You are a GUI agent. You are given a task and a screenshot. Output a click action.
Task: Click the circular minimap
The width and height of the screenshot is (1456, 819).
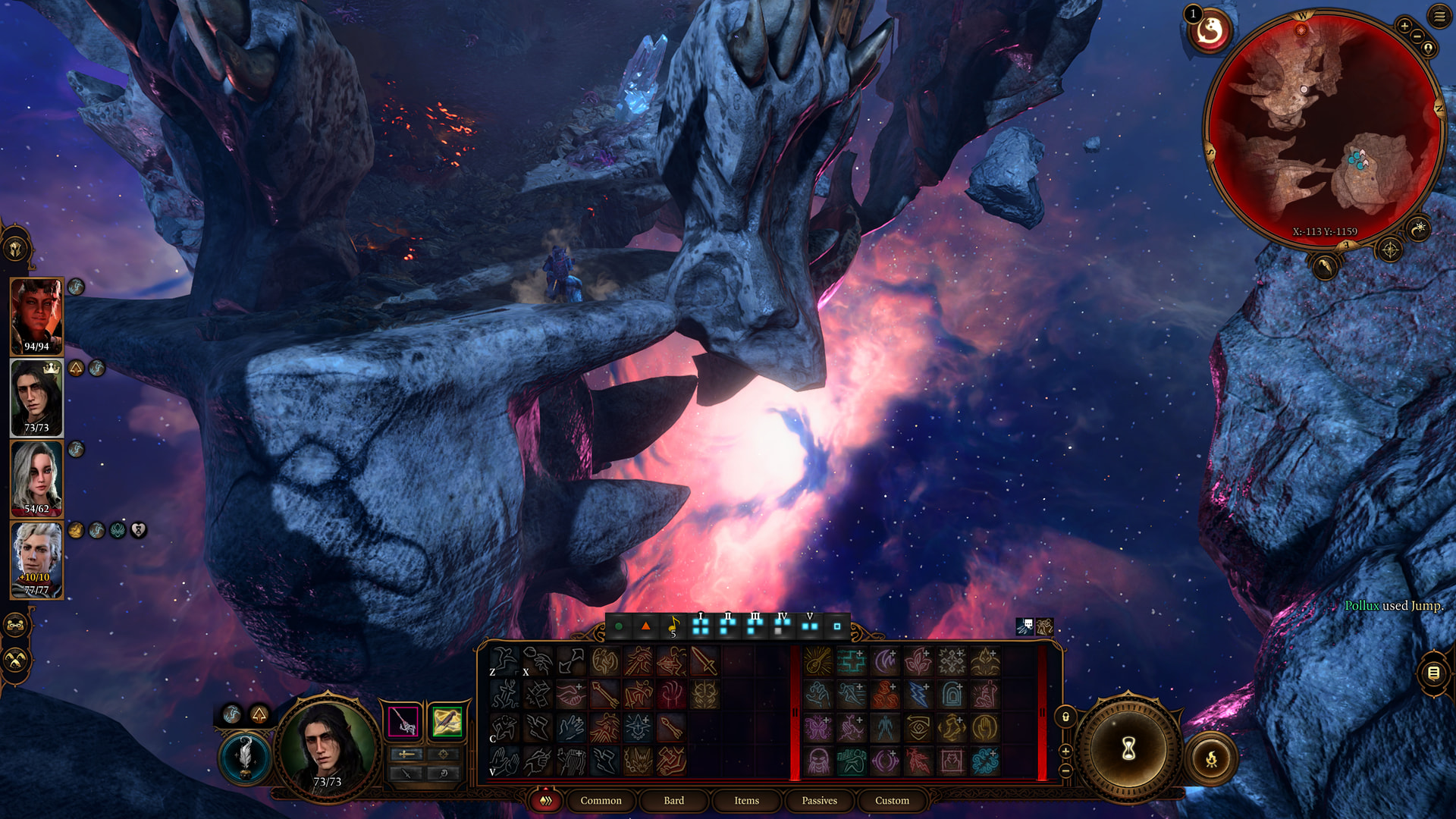pos(1323,129)
